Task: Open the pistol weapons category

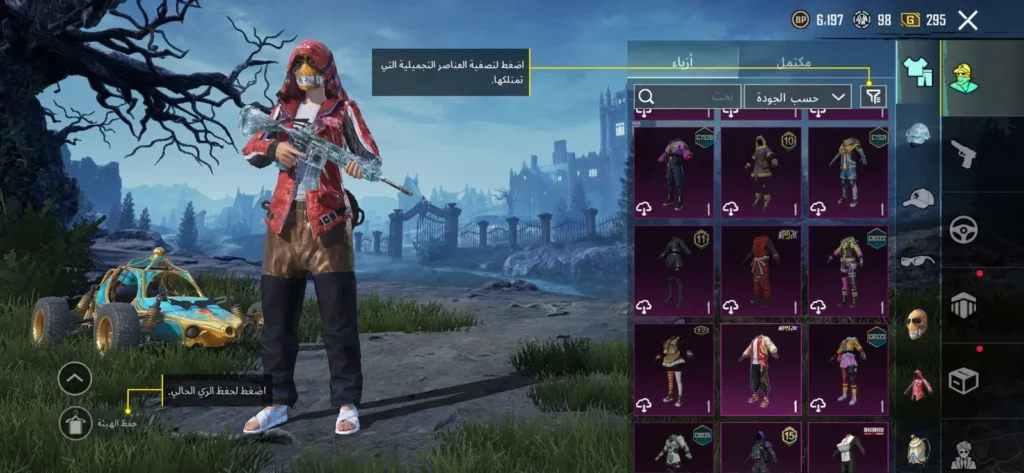Action: point(964,153)
